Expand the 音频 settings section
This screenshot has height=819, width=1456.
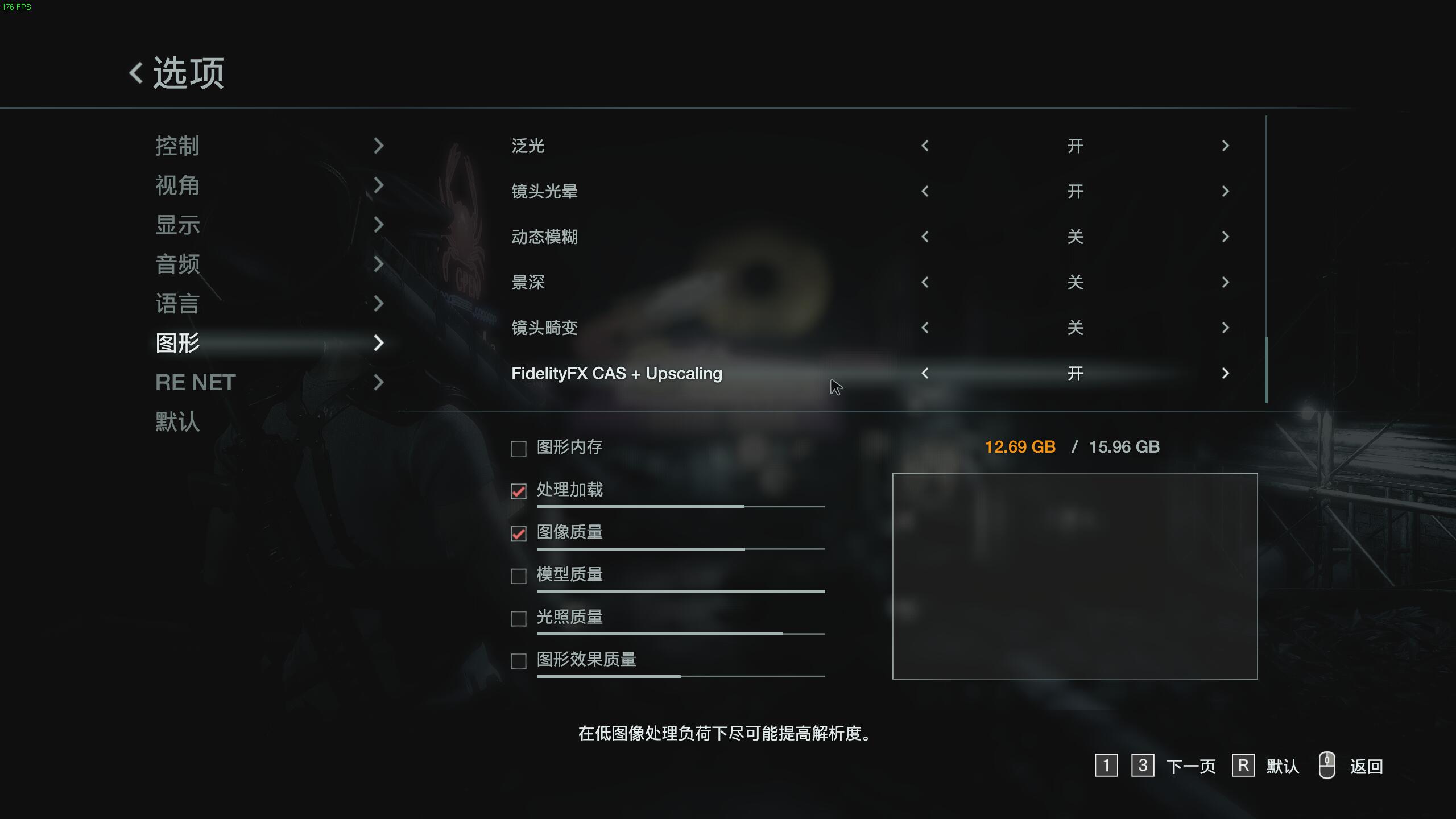pyautogui.click(x=177, y=265)
